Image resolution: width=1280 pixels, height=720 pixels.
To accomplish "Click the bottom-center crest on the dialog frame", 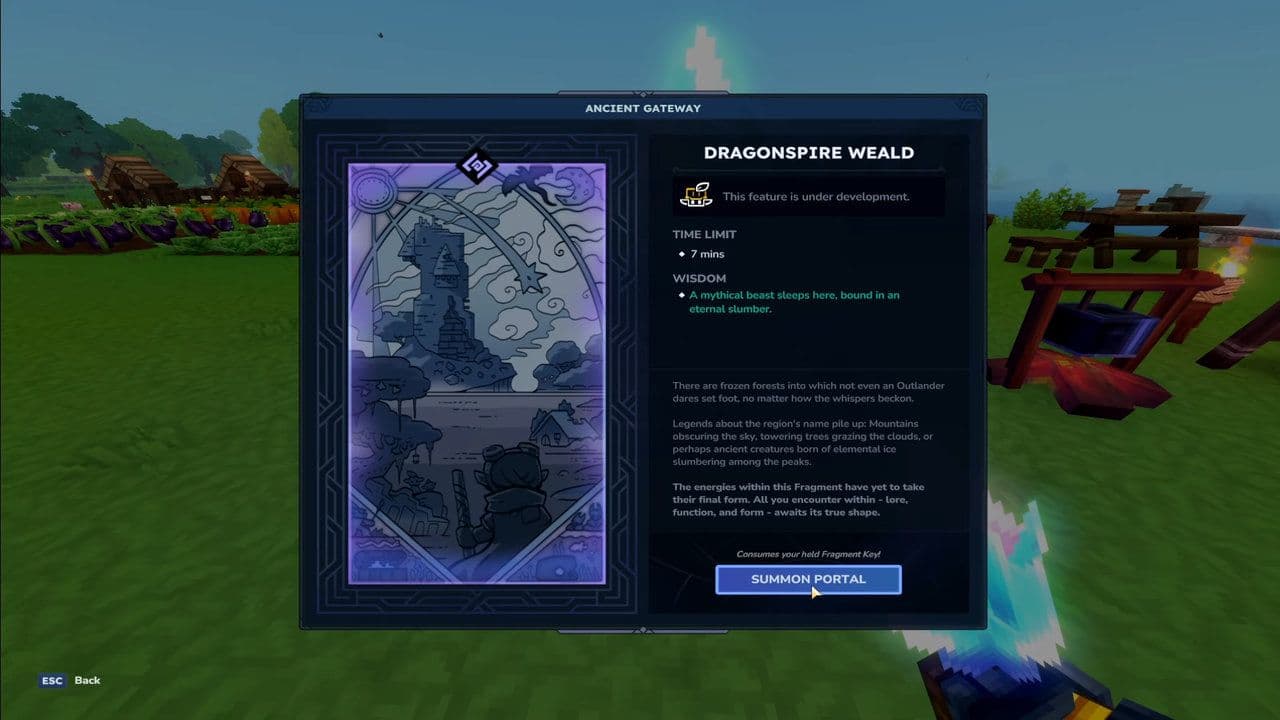I will (x=641, y=628).
